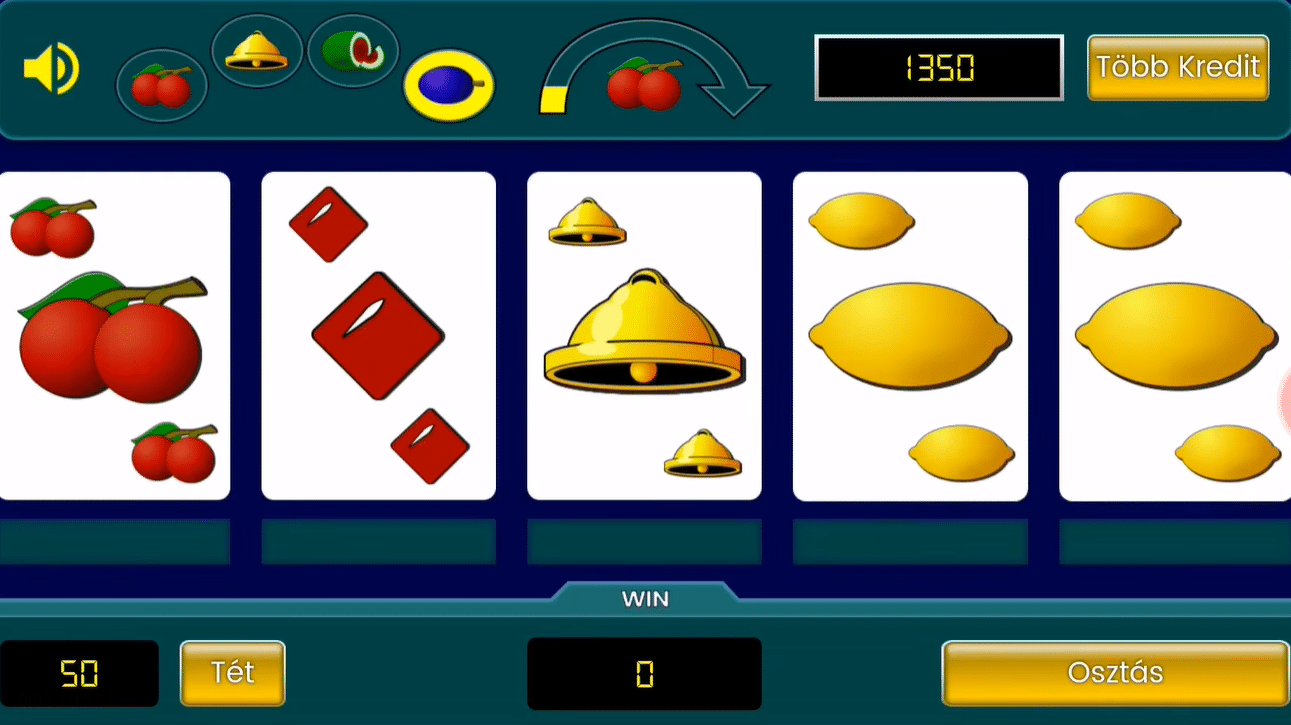Select the fourth reel showing lemons
This screenshot has width=1291, height=725.
909,334
